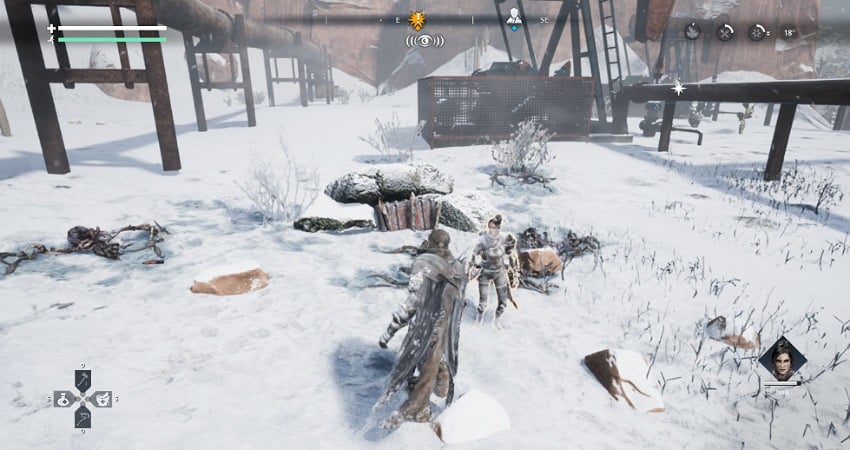Click the orange quest marker on compass
Viewport: 850px width, 450px height.
point(418,19)
